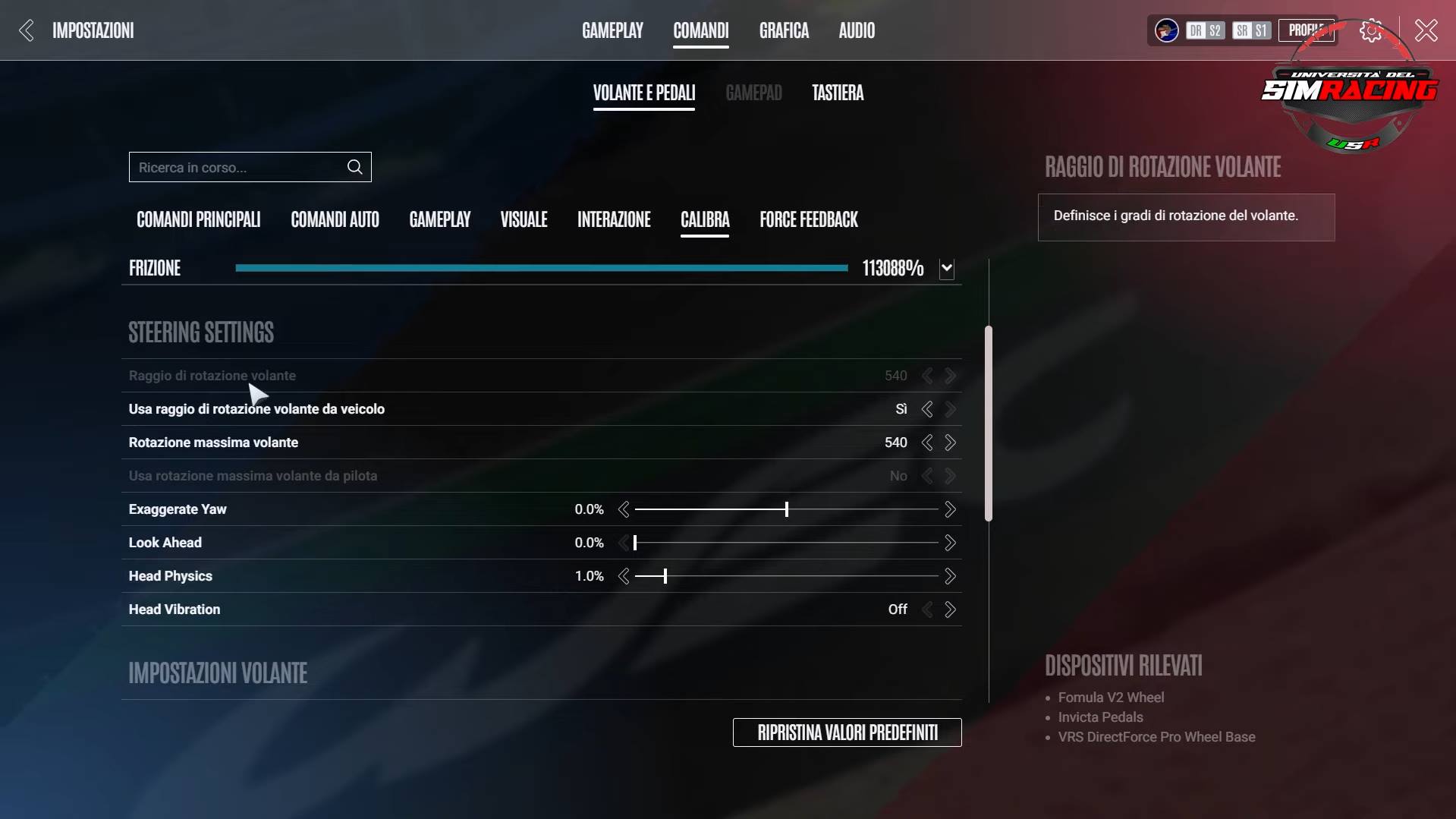
Task: Click the back arrow next to Impostazioni
Action: pyautogui.click(x=25, y=30)
